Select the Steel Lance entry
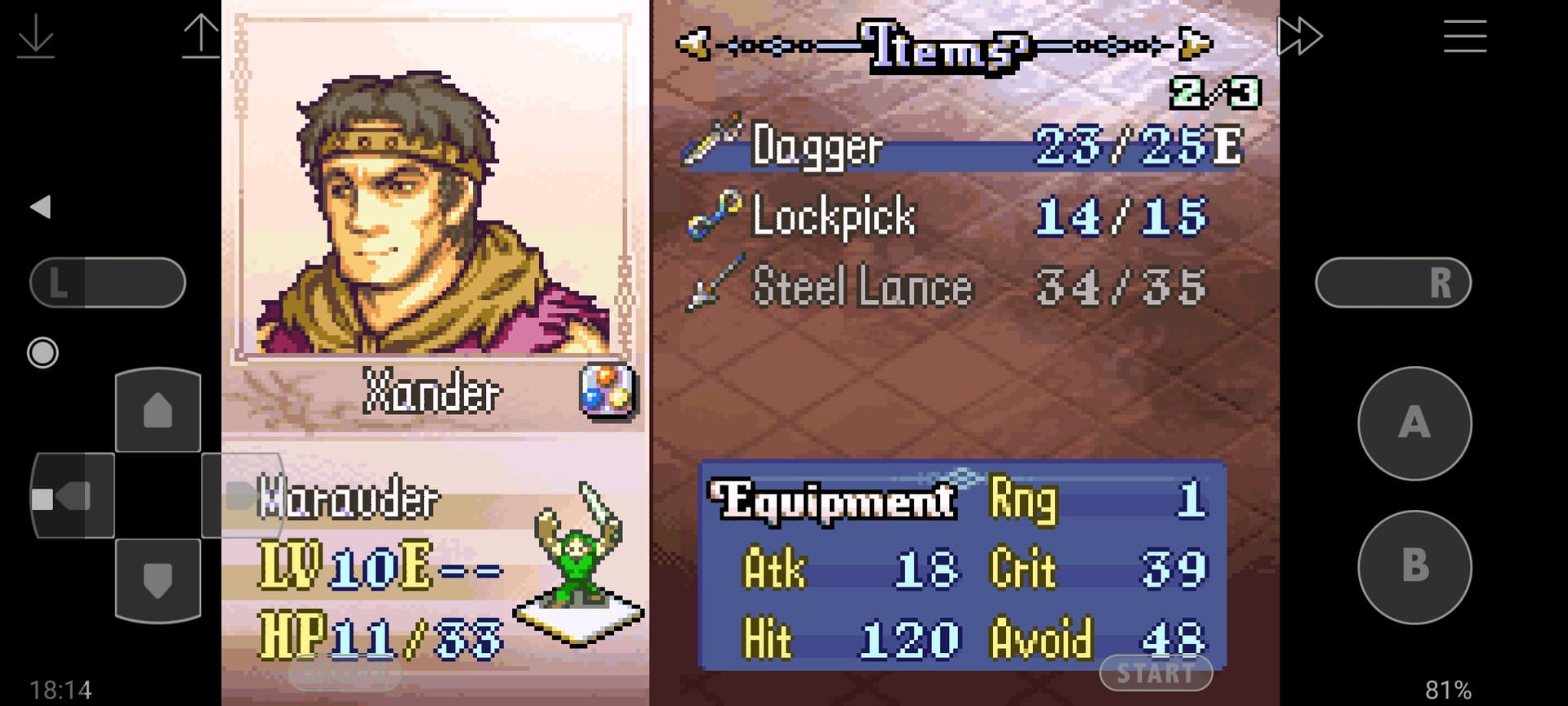 click(947, 288)
